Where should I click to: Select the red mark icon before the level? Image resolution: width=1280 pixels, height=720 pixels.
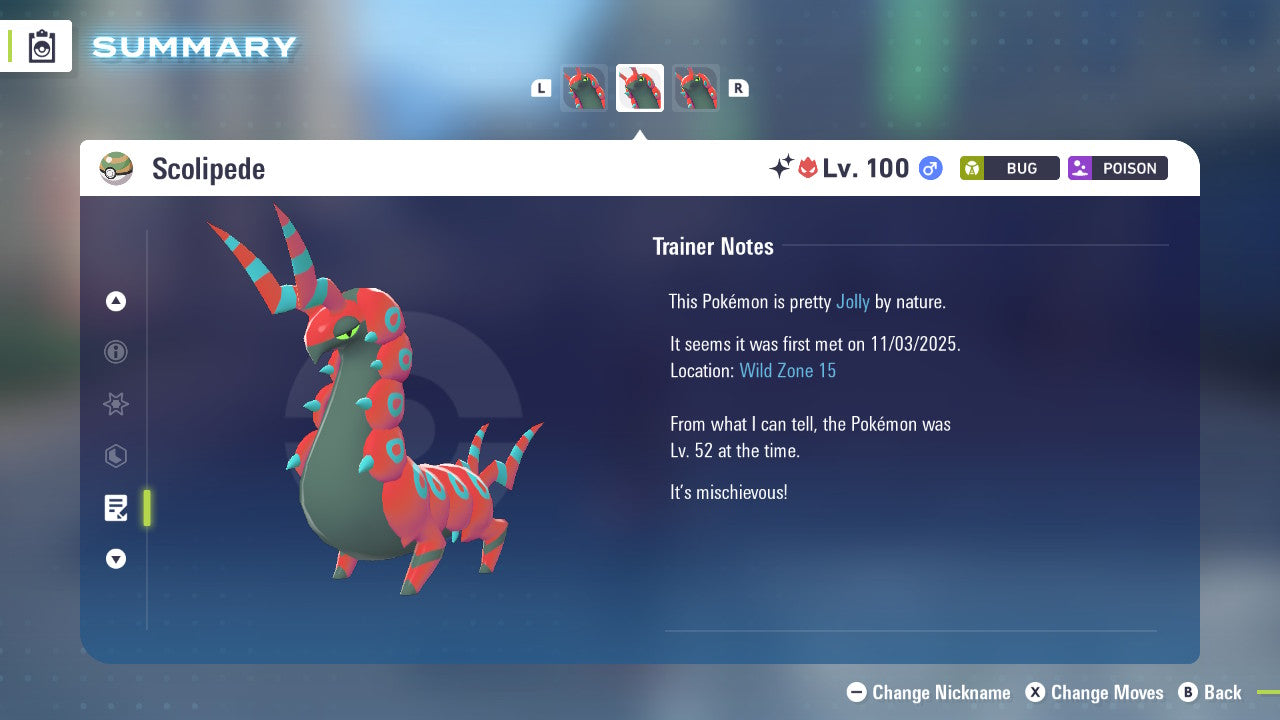click(x=809, y=168)
